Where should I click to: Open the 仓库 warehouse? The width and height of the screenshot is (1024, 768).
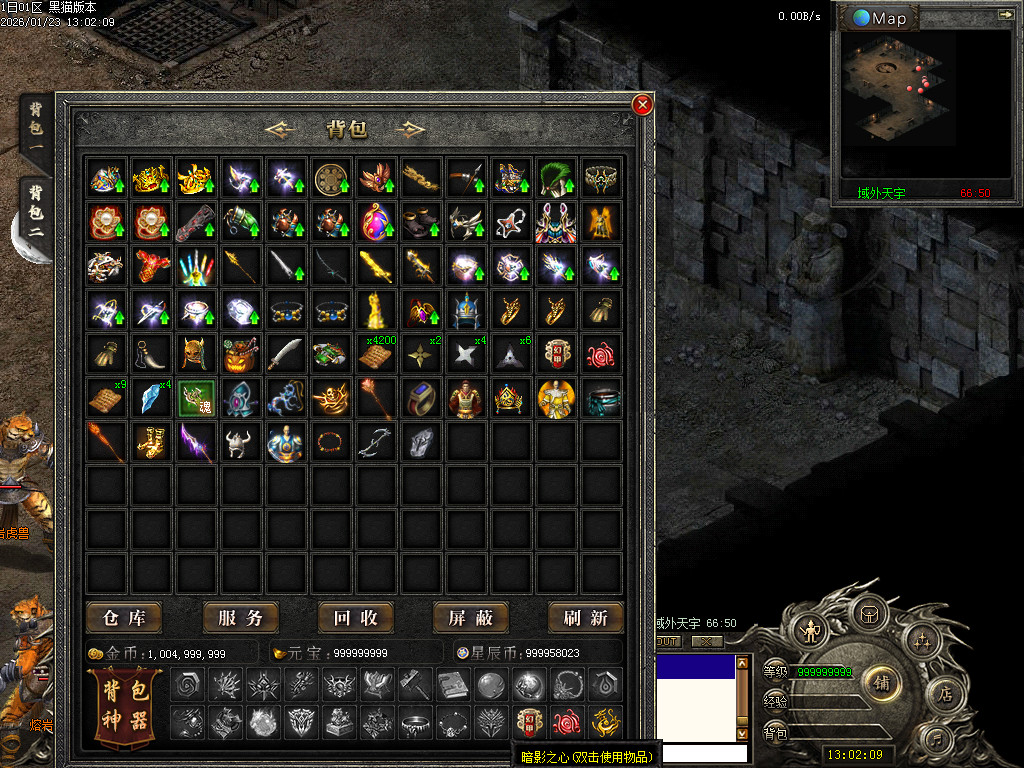(124, 617)
